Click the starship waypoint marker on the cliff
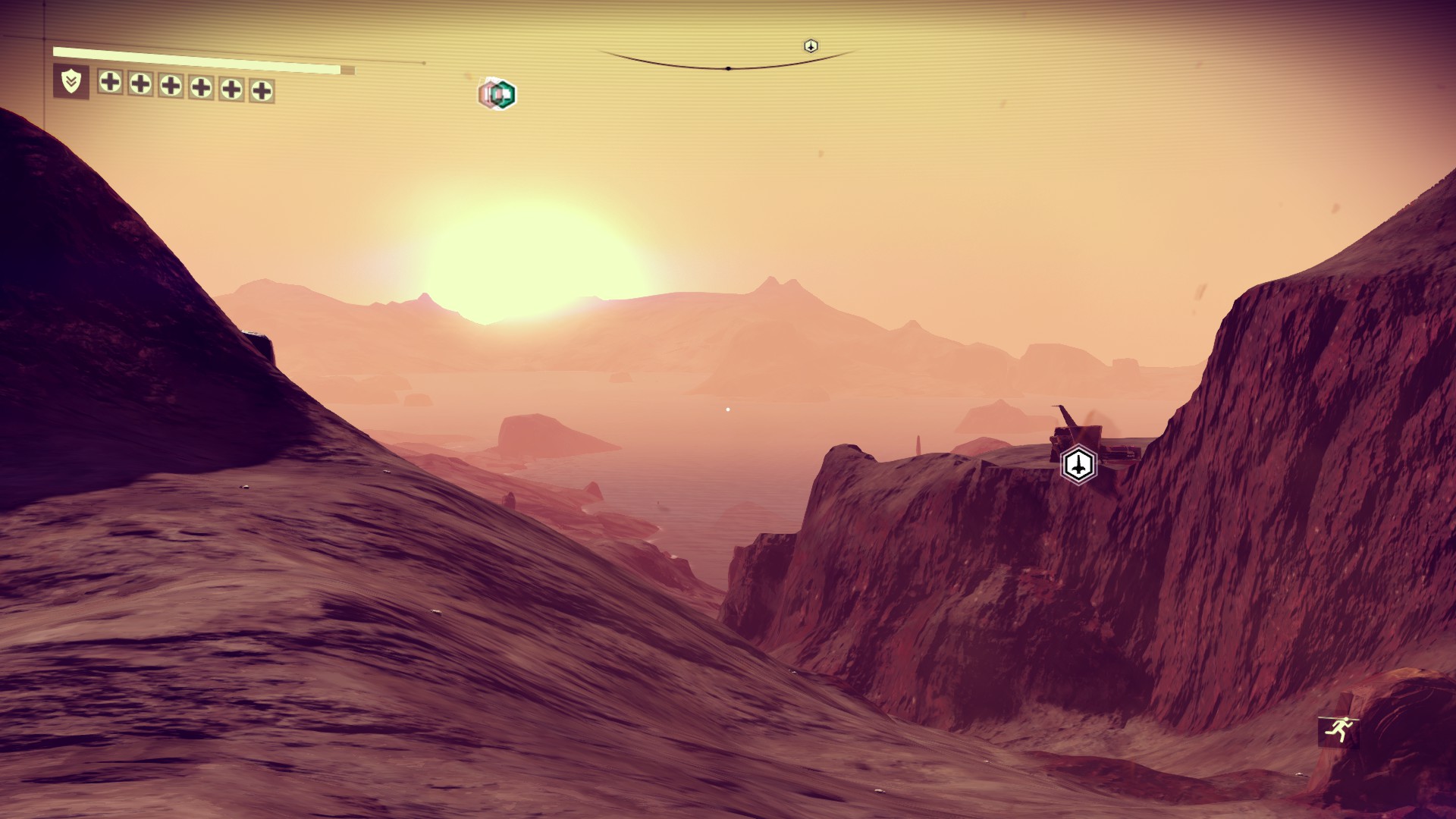 coord(1078,464)
